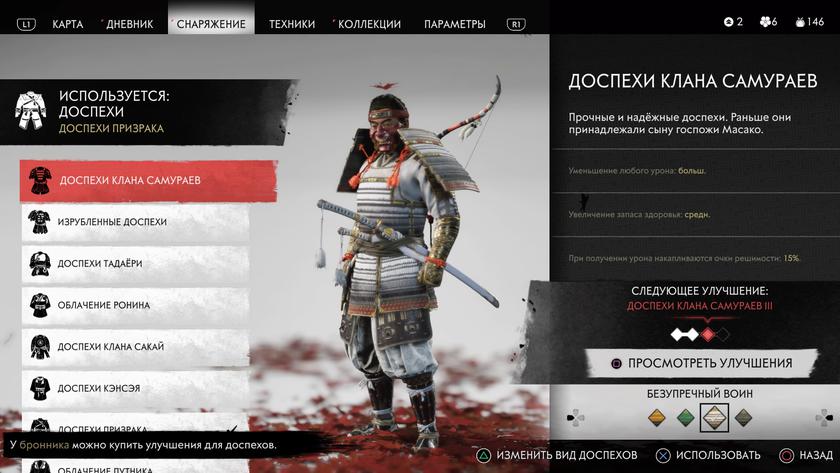
Task: Select the Снаряжение tab
Action: [211, 23]
